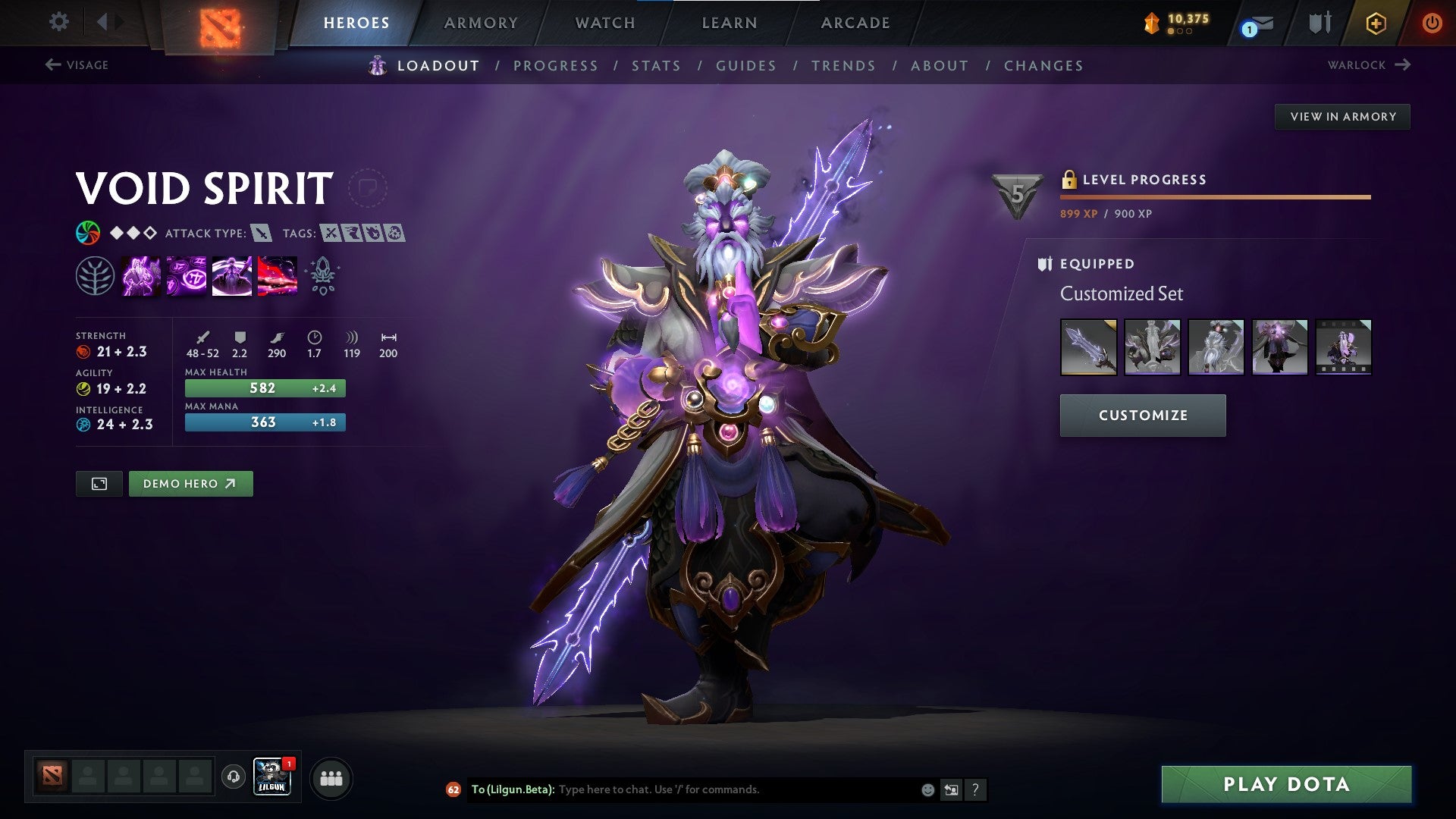Switch to the ARMORY tab
The height and width of the screenshot is (819, 1456).
pyautogui.click(x=482, y=22)
